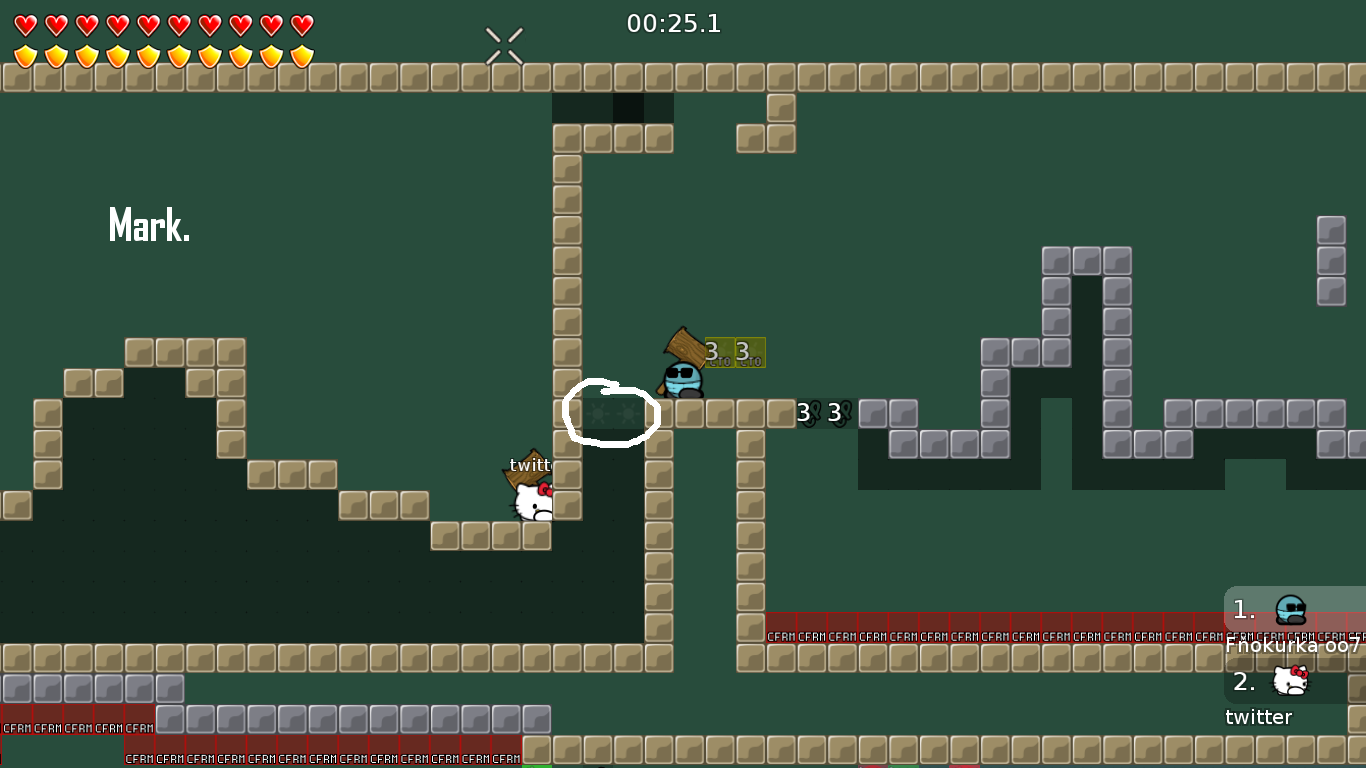Click the crossed-hammers cursor icon near the timer
Image resolution: width=1366 pixels, height=768 pixels.
502,44
